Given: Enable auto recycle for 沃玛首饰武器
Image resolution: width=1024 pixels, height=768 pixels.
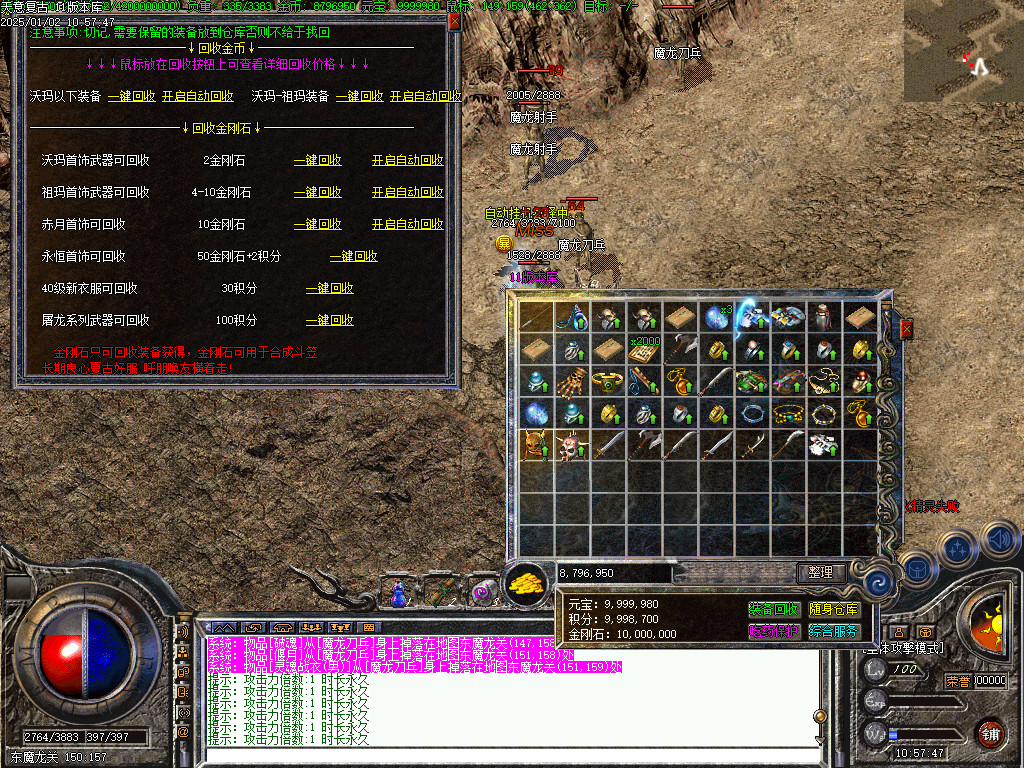Looking at the screenshot, I should click(x=408, y=160).
